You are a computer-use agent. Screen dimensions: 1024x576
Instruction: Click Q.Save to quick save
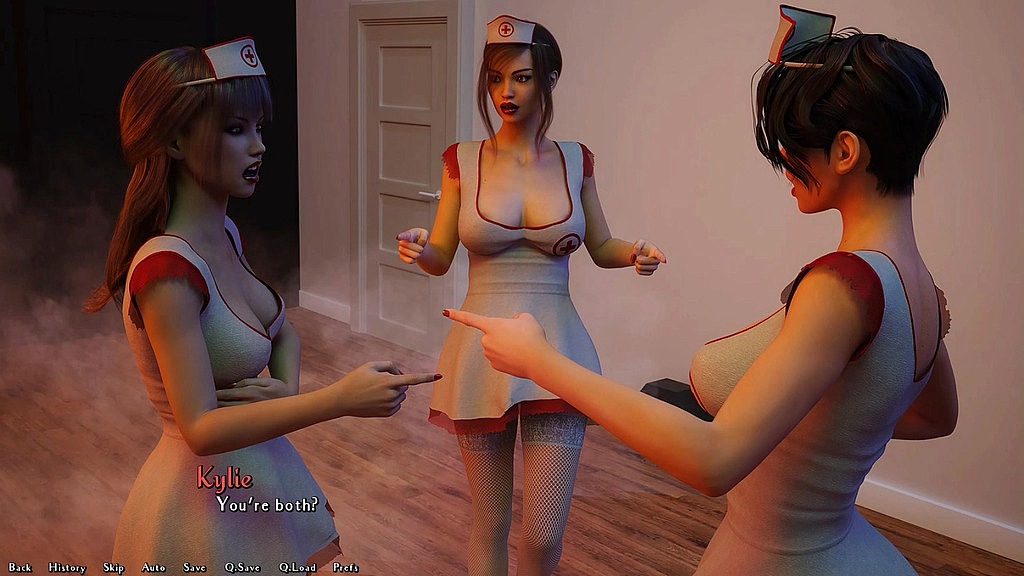pos(242,567)
